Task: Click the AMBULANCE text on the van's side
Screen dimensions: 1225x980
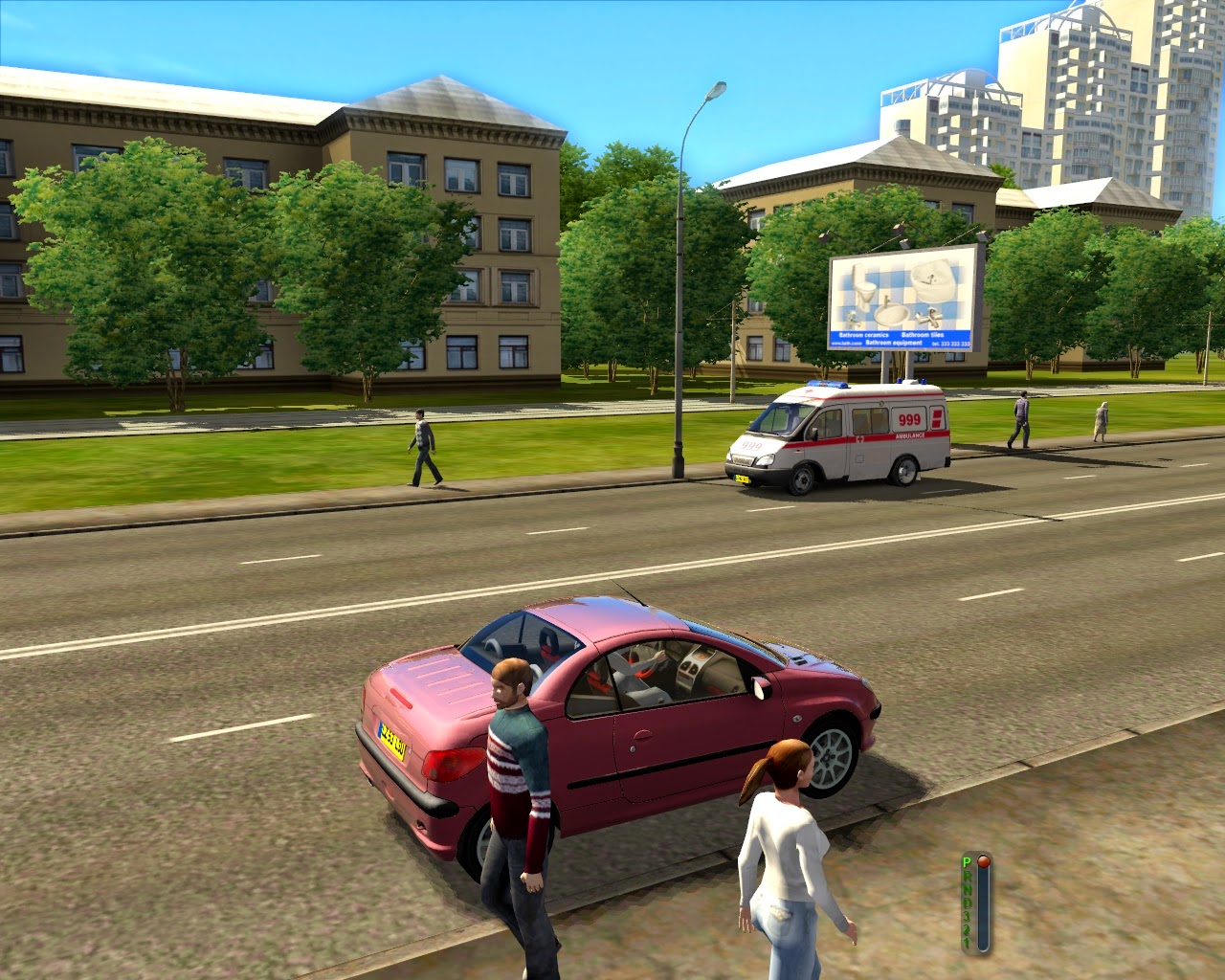Action: [909, 436]
